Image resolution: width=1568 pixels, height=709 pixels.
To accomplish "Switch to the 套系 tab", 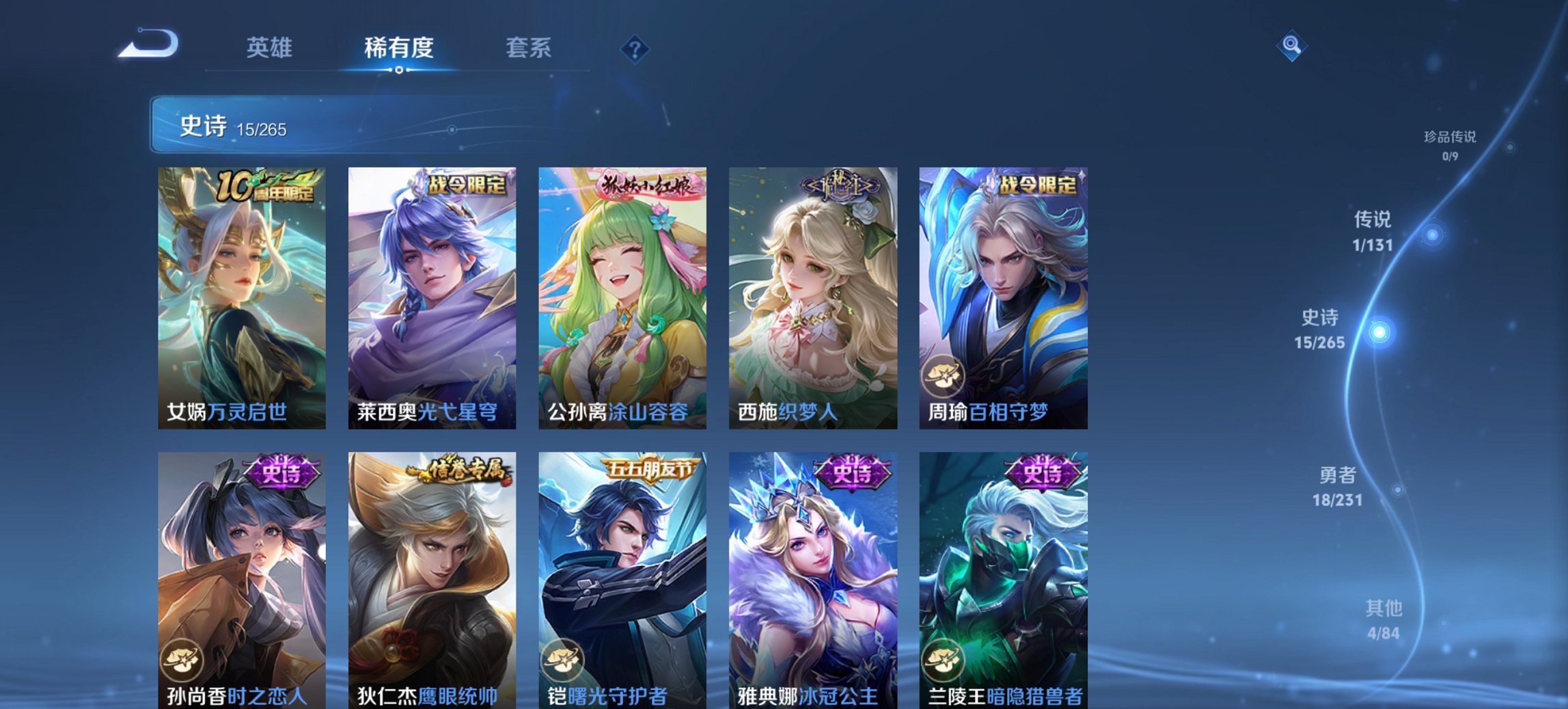I will [x=529, y=48].
